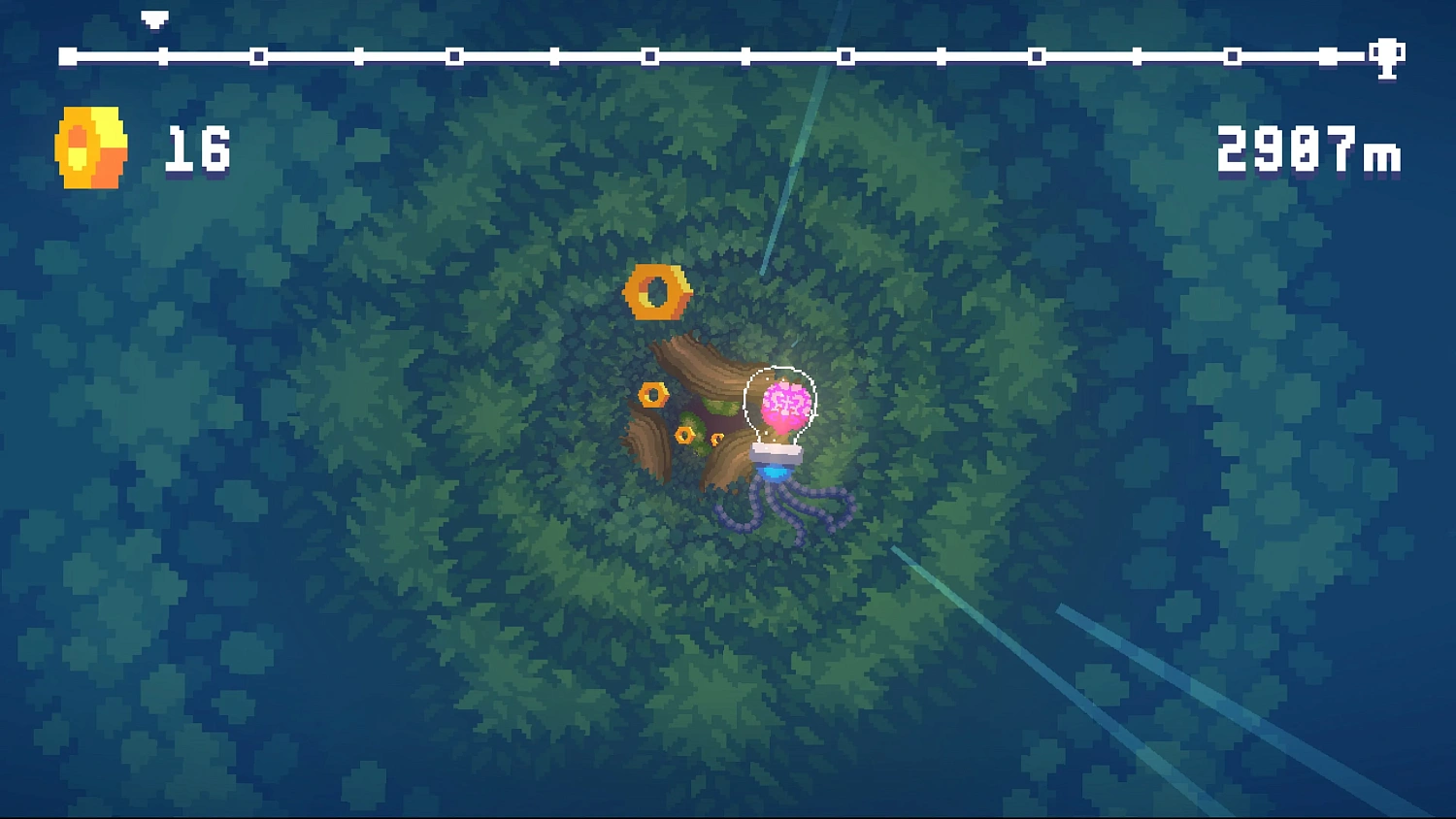Click the leftmost filled square on the route bar
The width and height of the screenshot is (1456, 819).
pyautogui.click(x=68, y=55)
